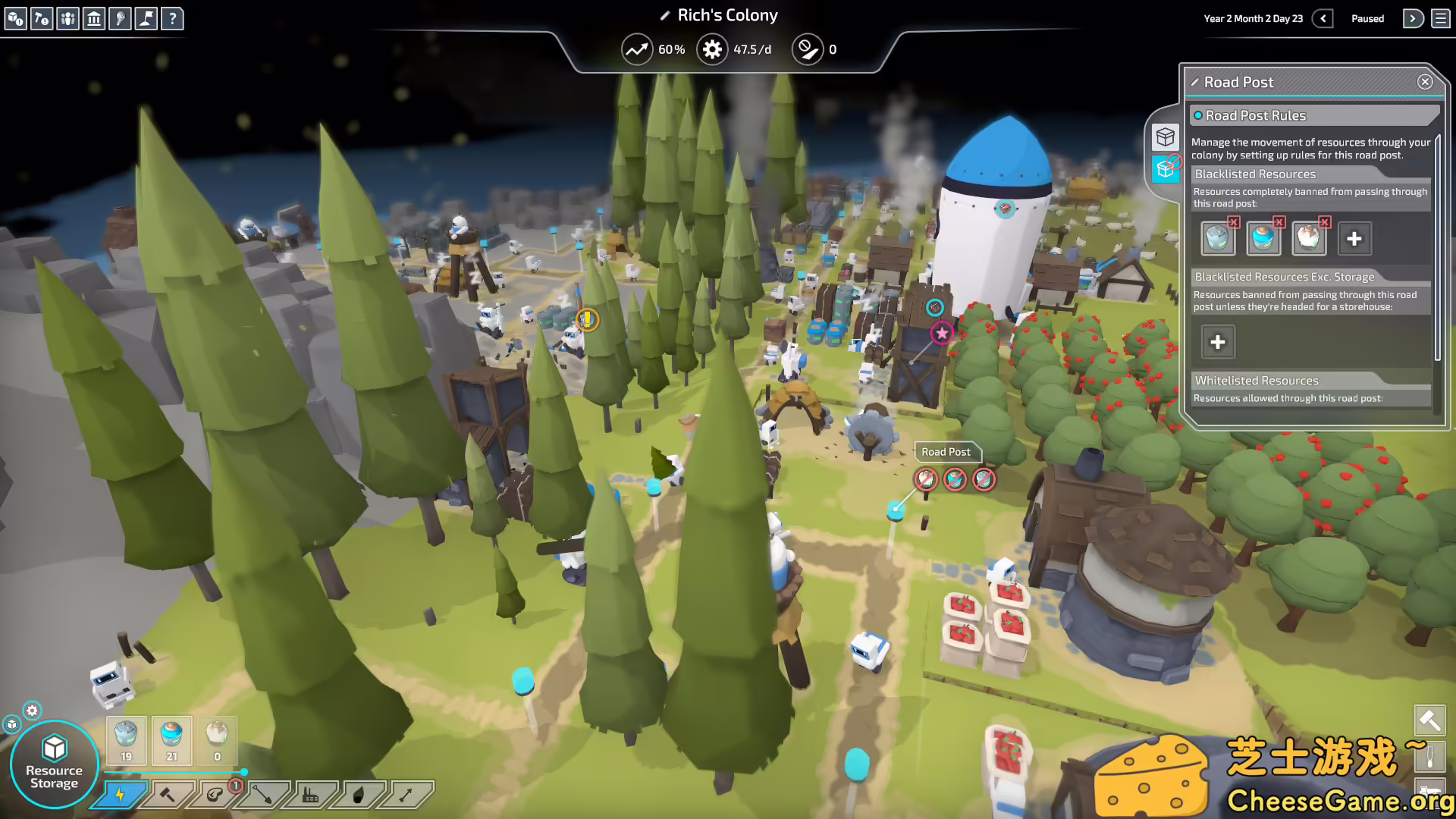Viewport: 1456px width, 819px height.
Task: Select the farming shovel category icon
Action: point(261,796)
